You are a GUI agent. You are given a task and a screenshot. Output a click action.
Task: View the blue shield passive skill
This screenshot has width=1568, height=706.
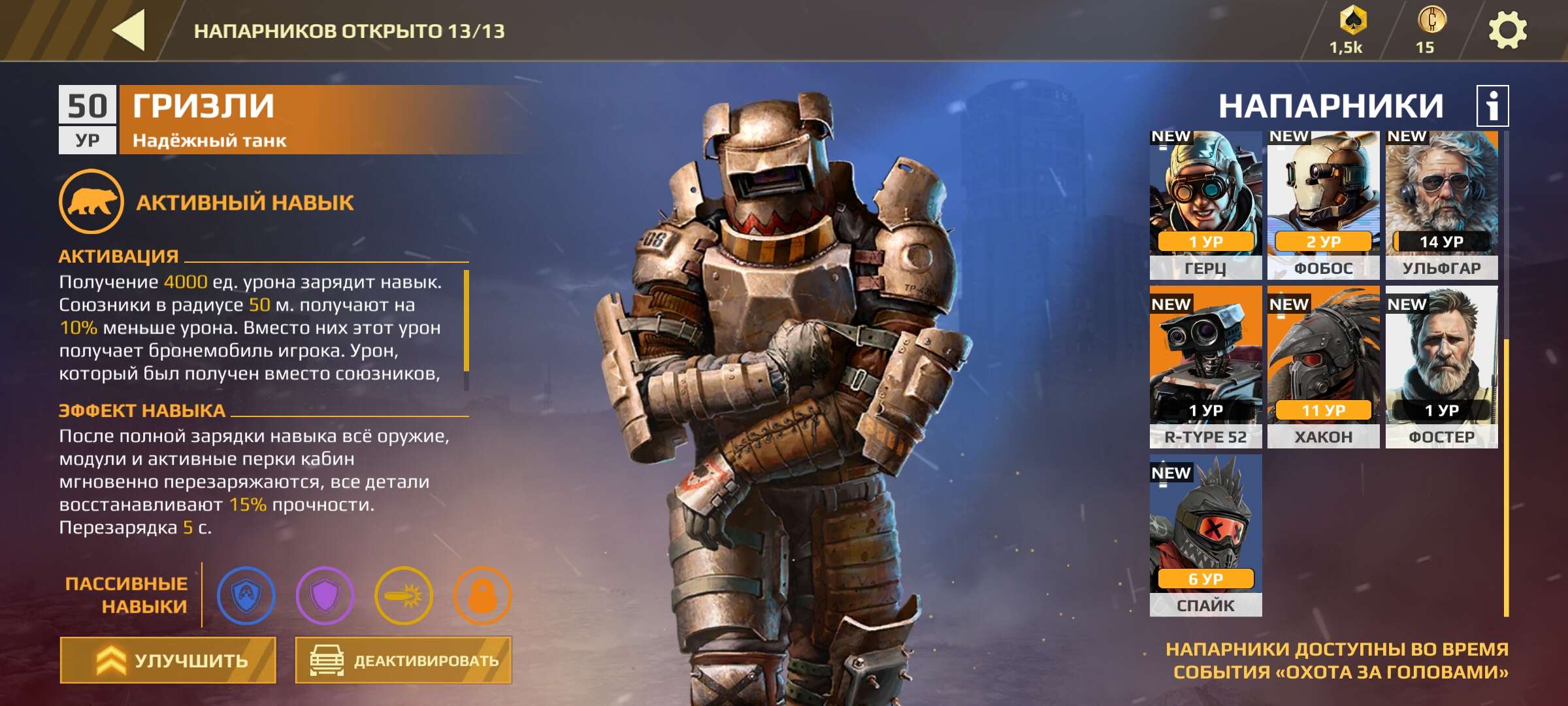click(x=246, y=596)
